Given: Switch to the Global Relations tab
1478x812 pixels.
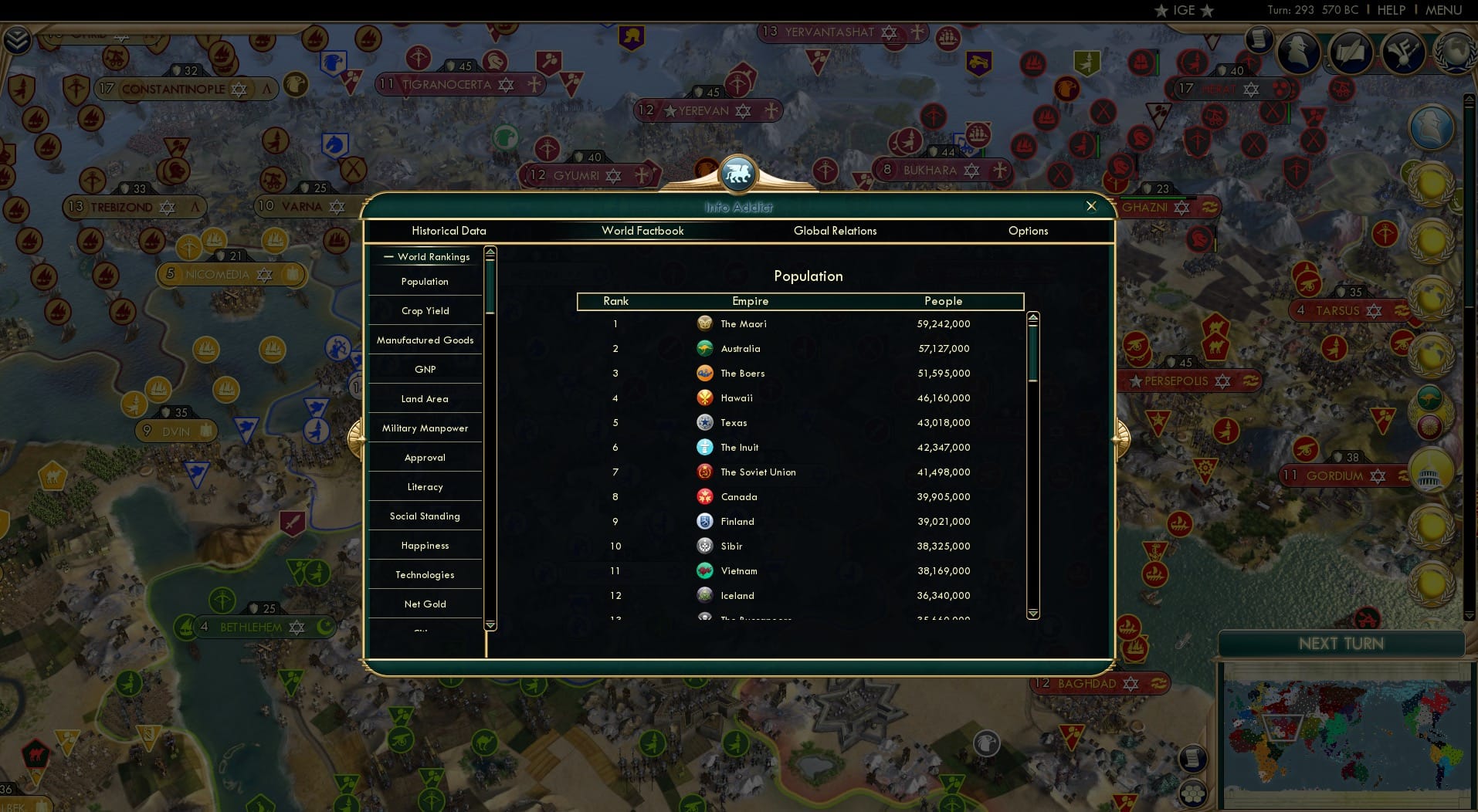Looking at the screenshot, I should click(835, 231).
